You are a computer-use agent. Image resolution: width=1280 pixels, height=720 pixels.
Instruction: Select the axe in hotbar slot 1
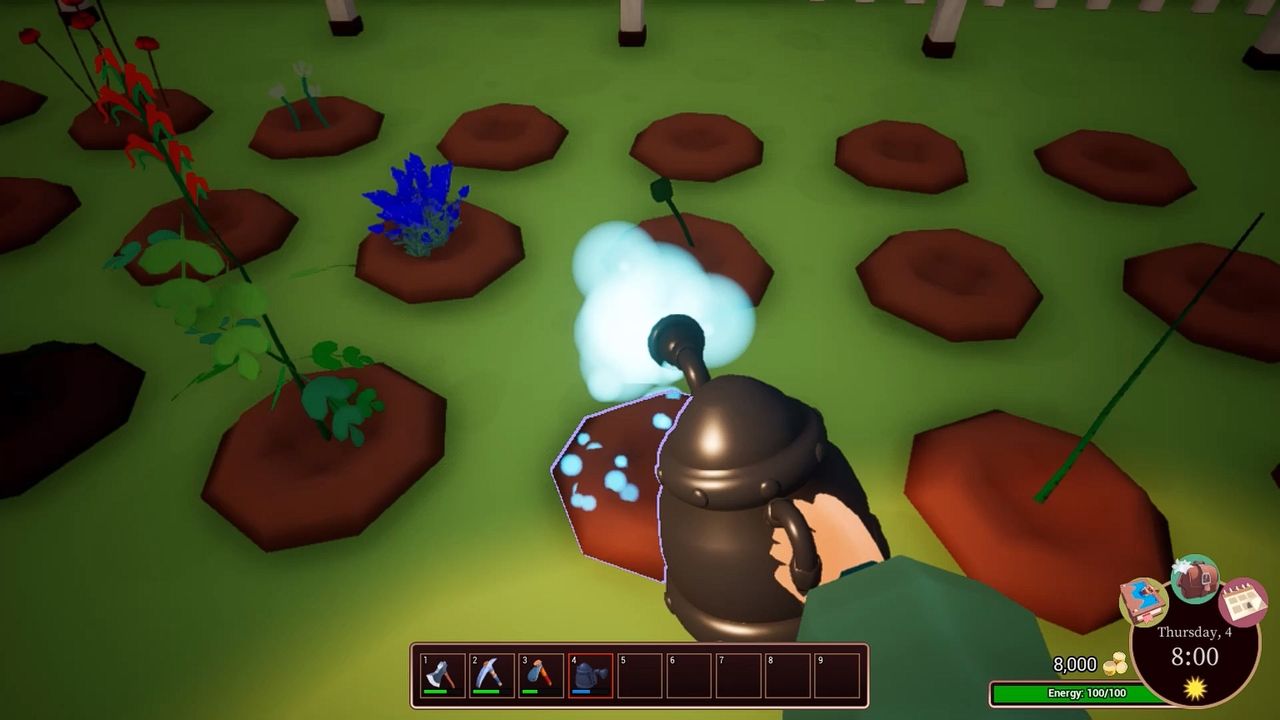442,672
